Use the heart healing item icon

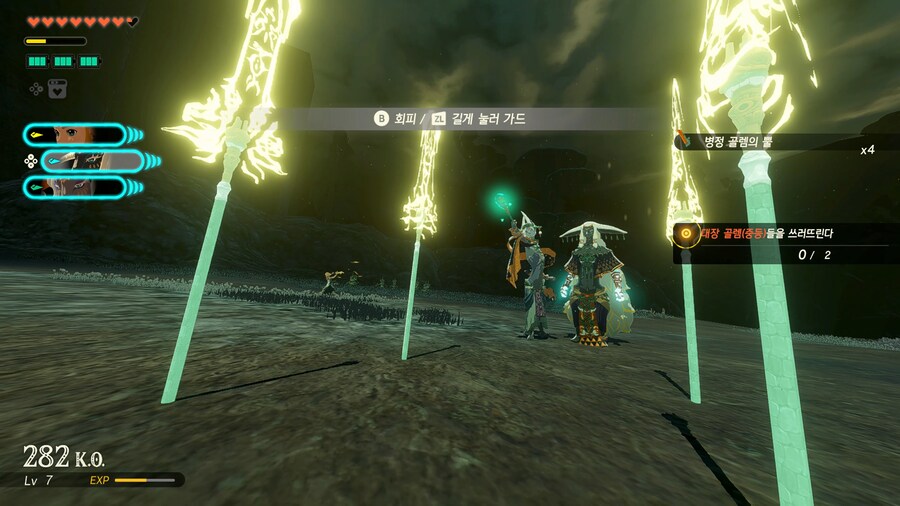(58, 89)
